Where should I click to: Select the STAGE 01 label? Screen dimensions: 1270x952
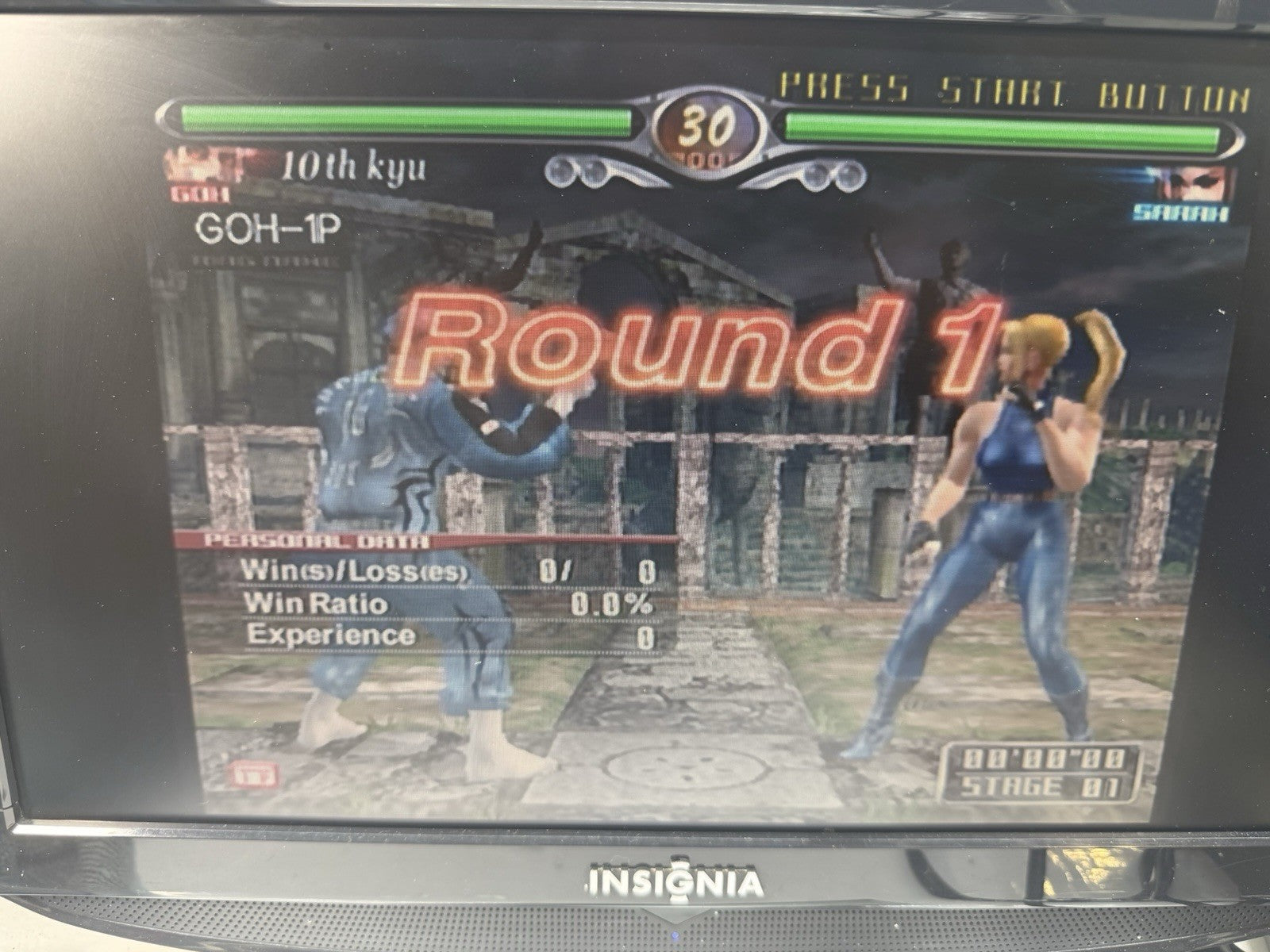coord(1040,788)
